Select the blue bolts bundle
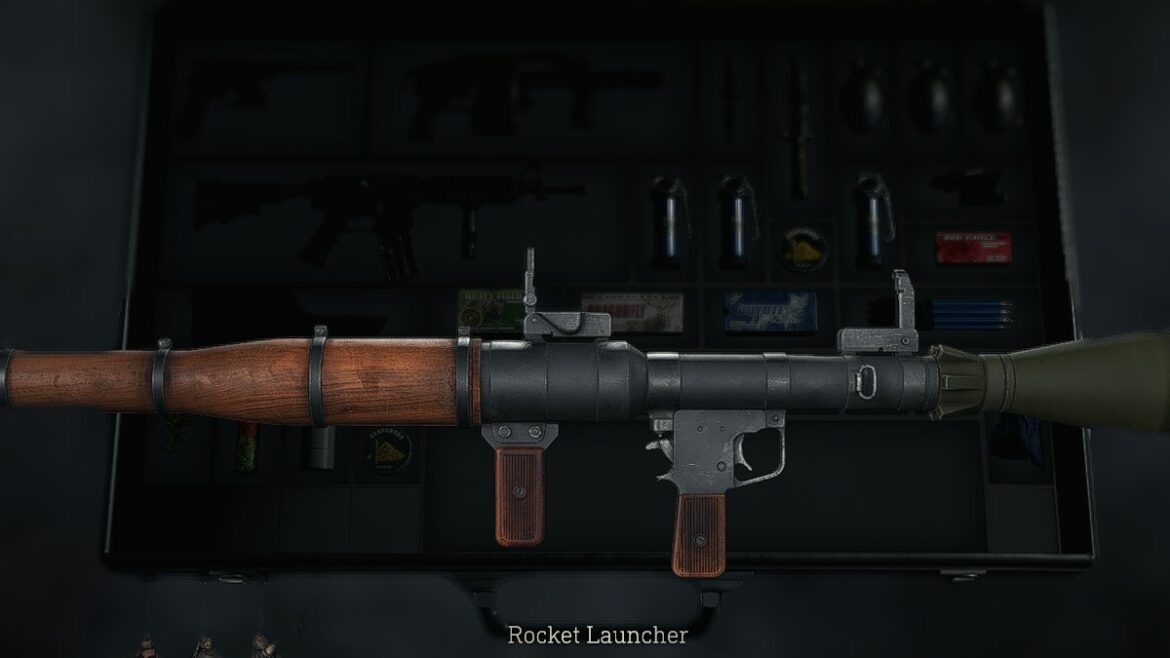The height and width of the screenshot is (658, 1170). [964, 310]
